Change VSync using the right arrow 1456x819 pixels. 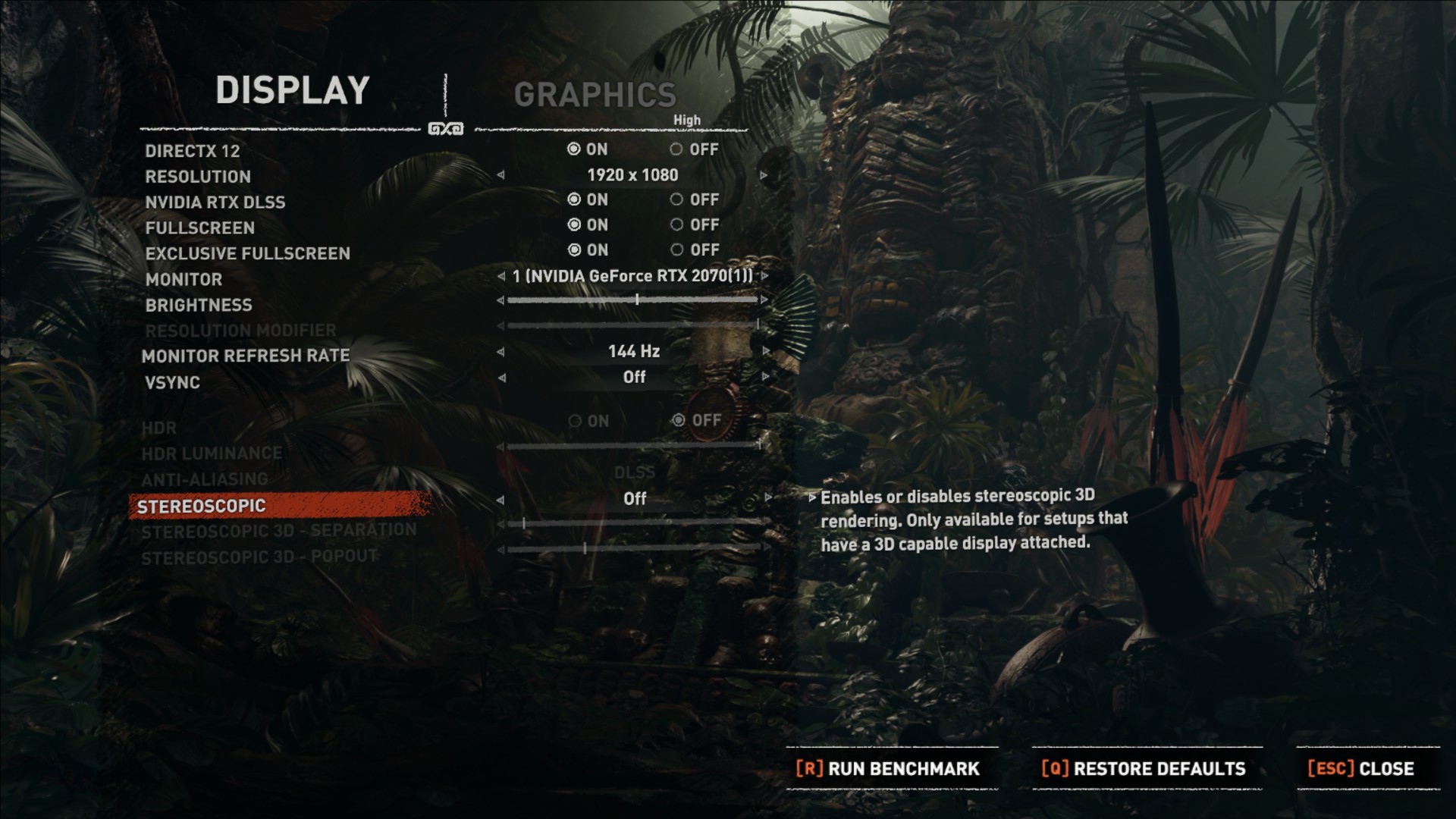[766, 377]
